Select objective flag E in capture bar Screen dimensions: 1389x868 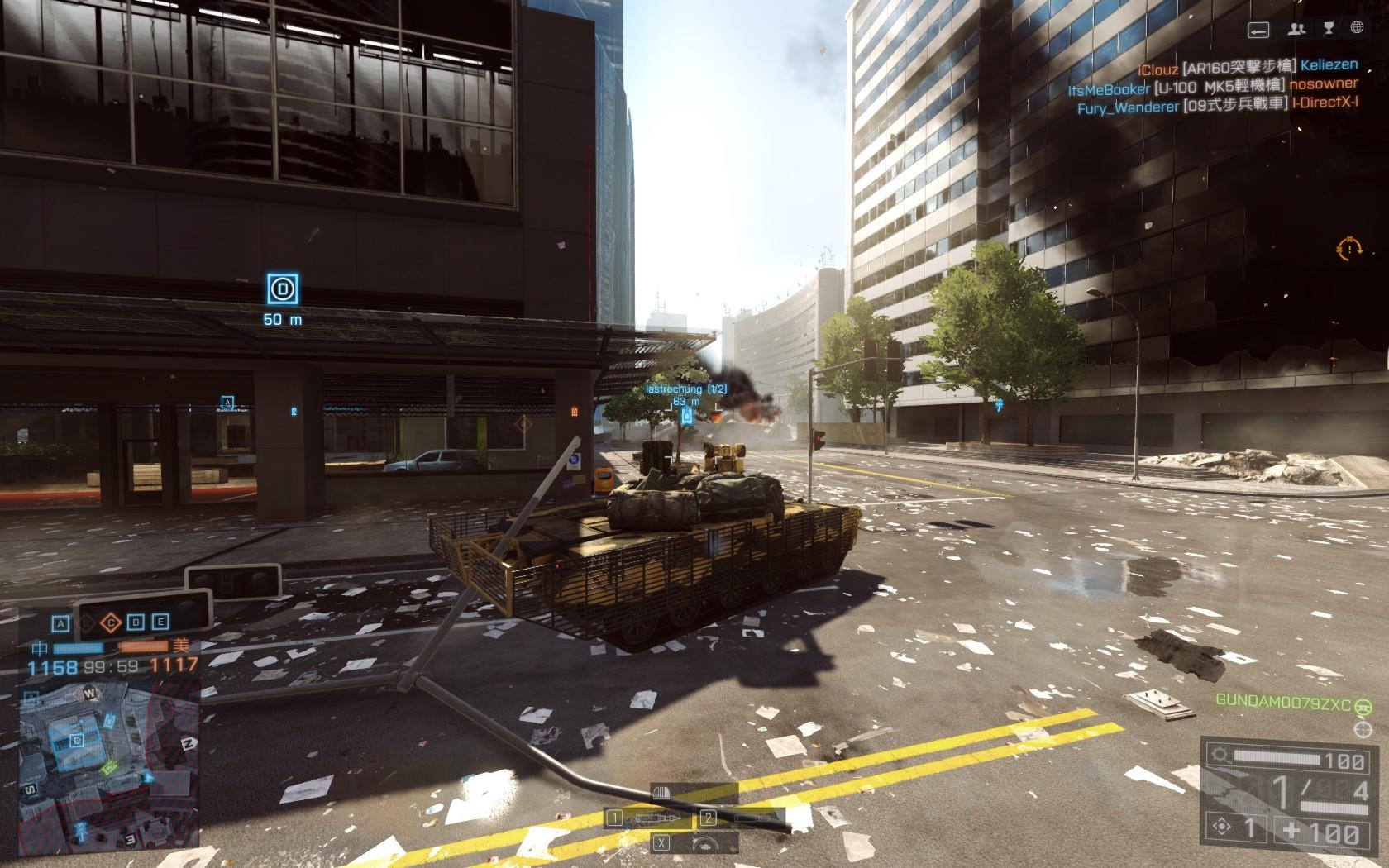coord(161,623)
